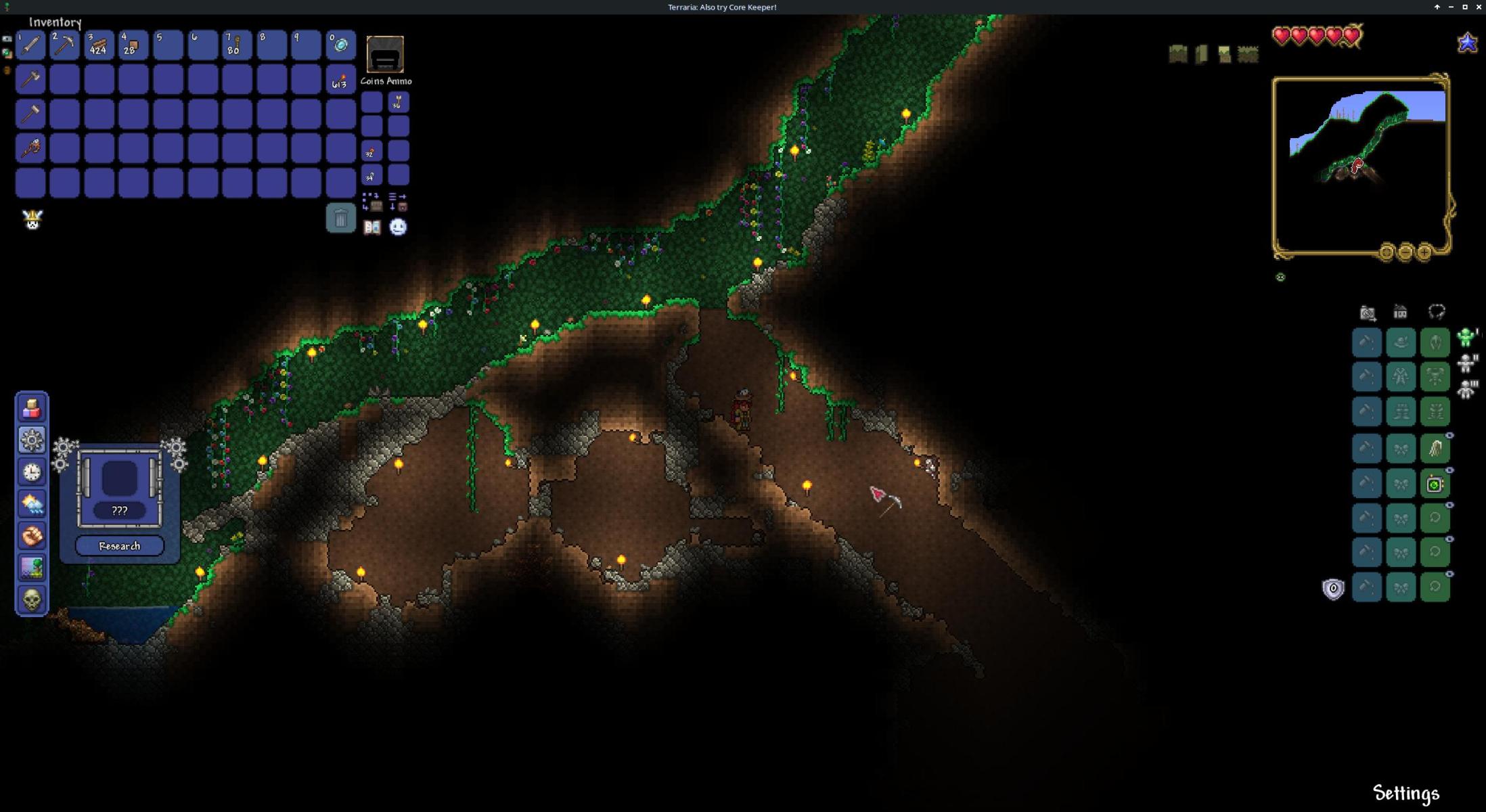Pick the wood stack of 424

pos(99,45)
